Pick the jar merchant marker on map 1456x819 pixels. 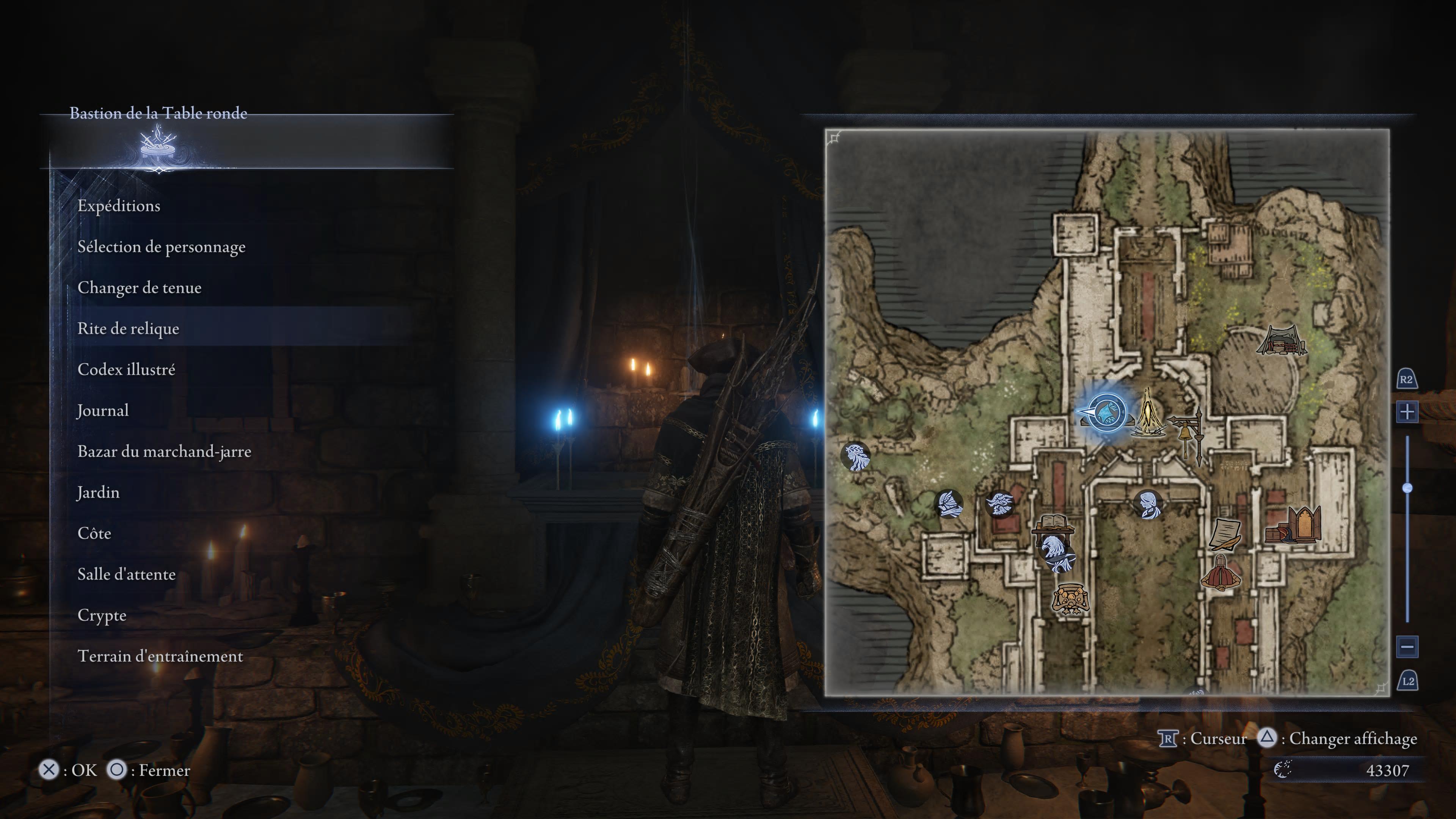pos(1070,599)
